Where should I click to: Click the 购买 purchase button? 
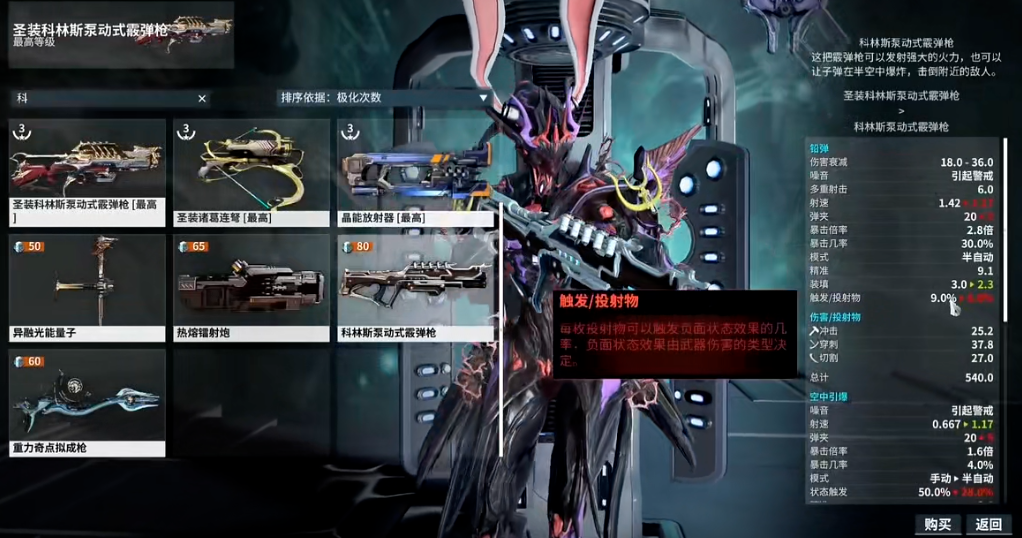[x=937, y=524]
